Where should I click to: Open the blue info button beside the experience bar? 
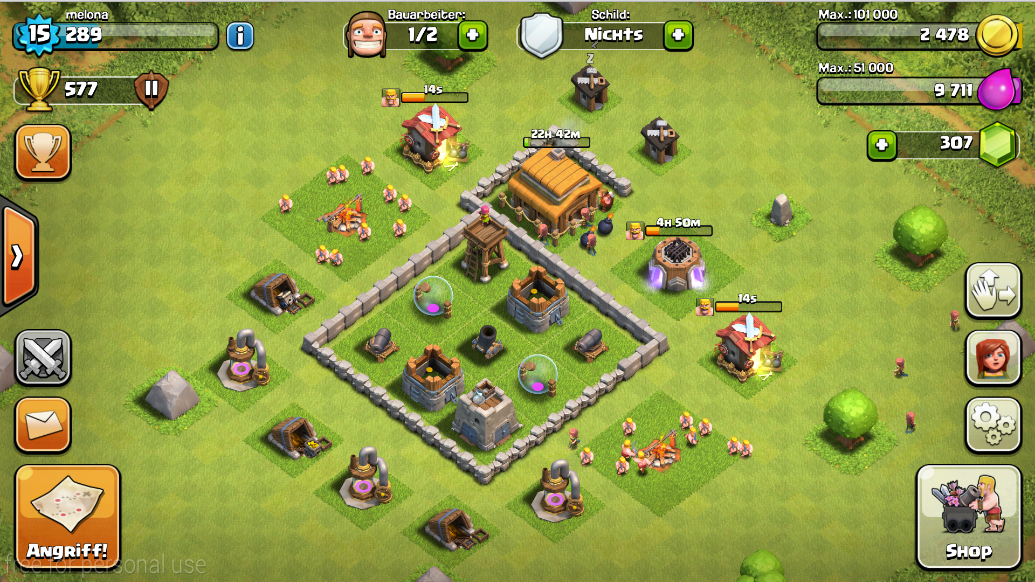240,36
